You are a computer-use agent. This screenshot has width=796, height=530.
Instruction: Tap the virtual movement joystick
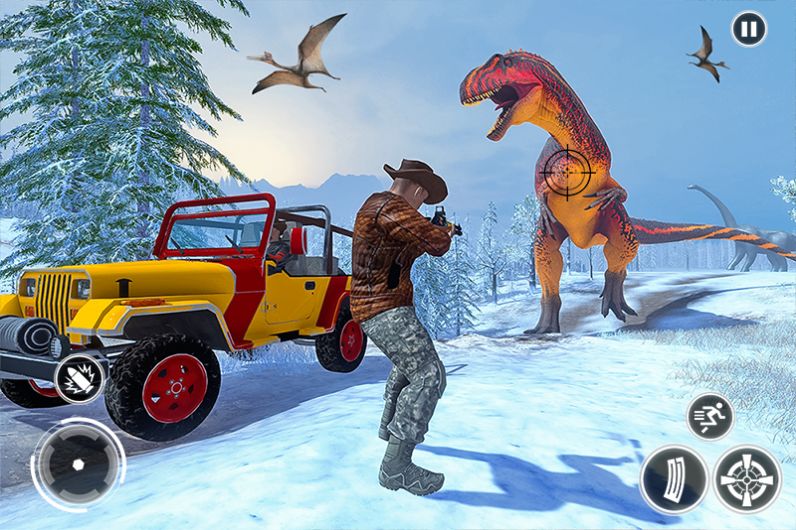click(78, 465)
